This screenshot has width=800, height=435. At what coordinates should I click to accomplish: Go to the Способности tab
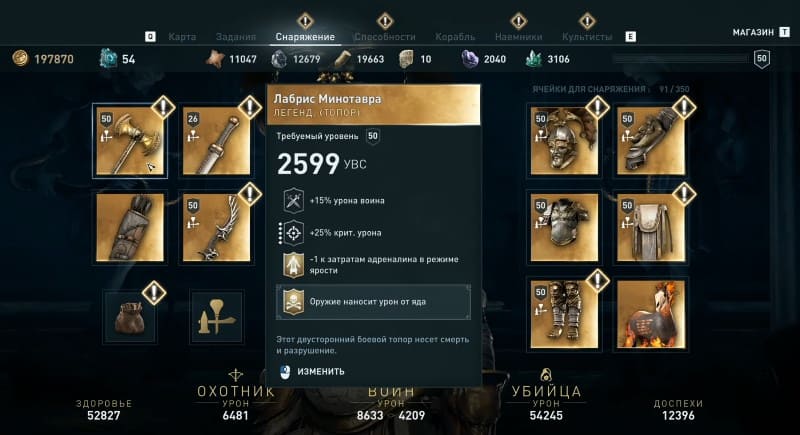pyautogui.click(x=385, y=37)
